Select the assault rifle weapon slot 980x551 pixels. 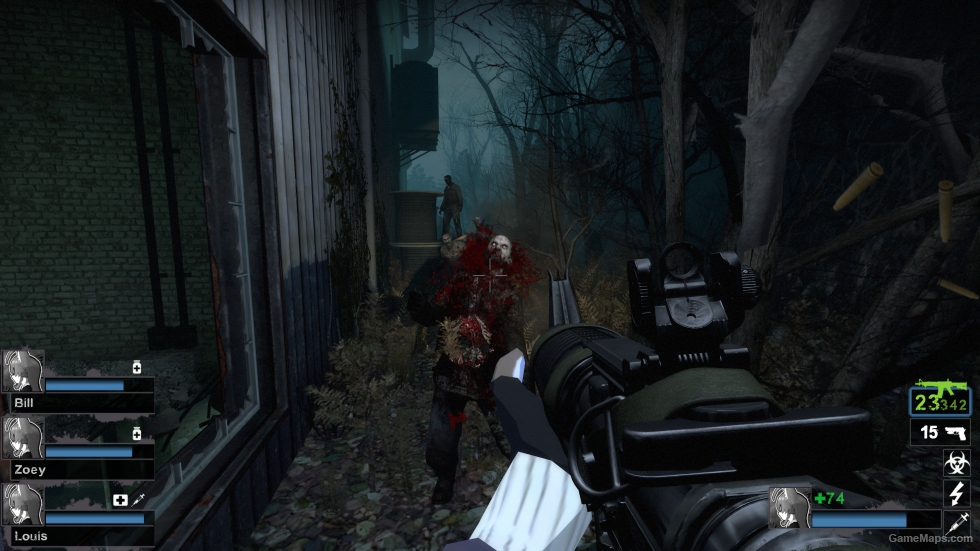coord(940,400)
